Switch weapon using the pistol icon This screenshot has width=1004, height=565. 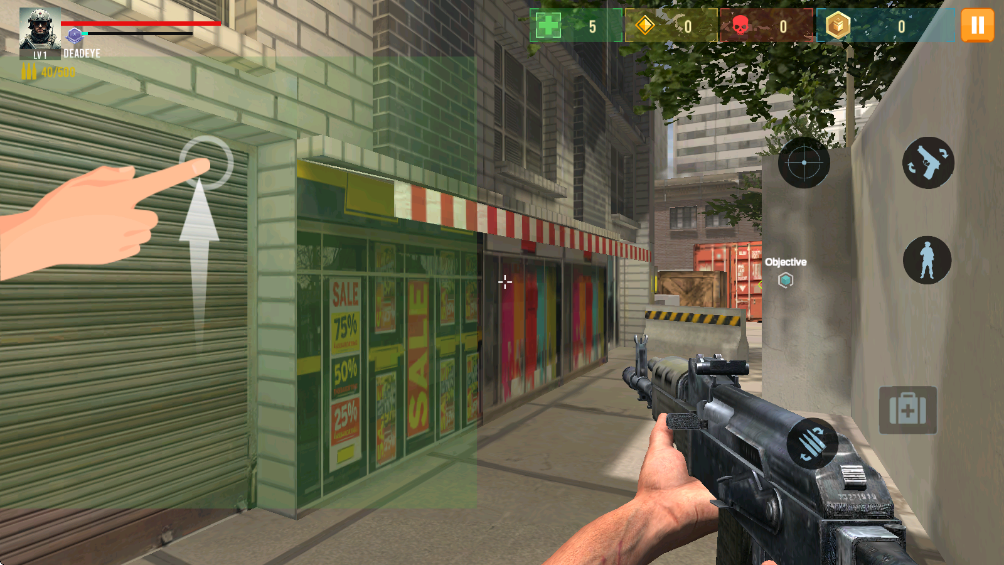928,163
